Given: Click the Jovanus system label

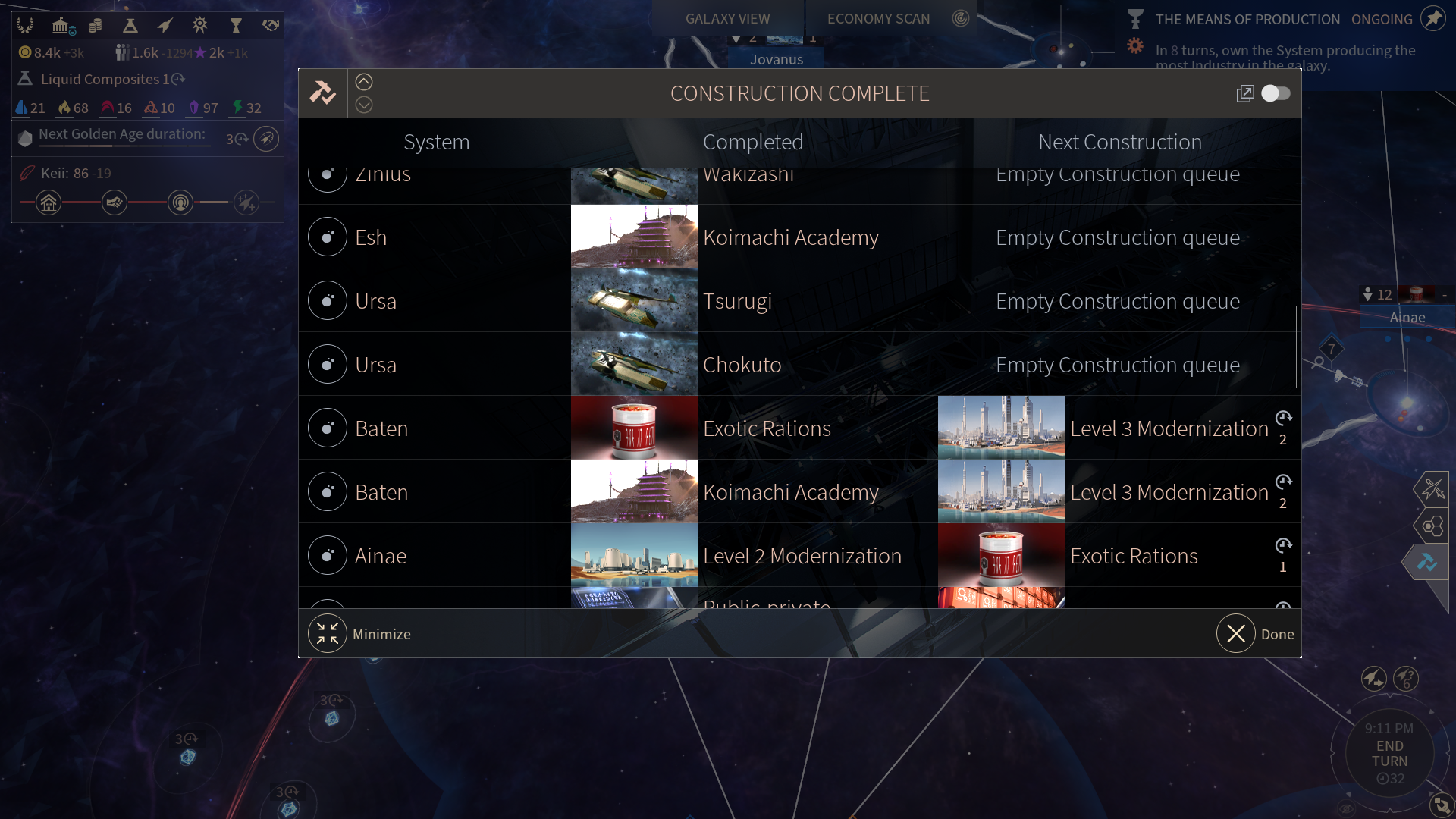Looking at the screenshot, I should click(777, 59).
